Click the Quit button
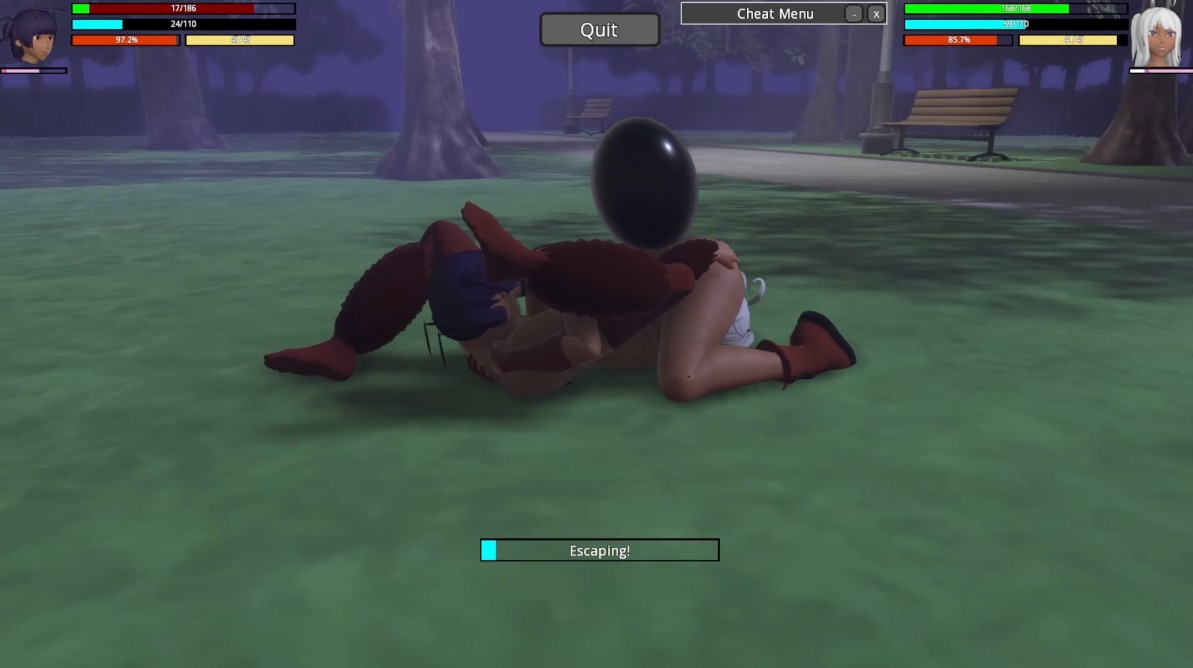Viewport: 1193px width, 668px height. pyautogui.click(x=599, y=30)
